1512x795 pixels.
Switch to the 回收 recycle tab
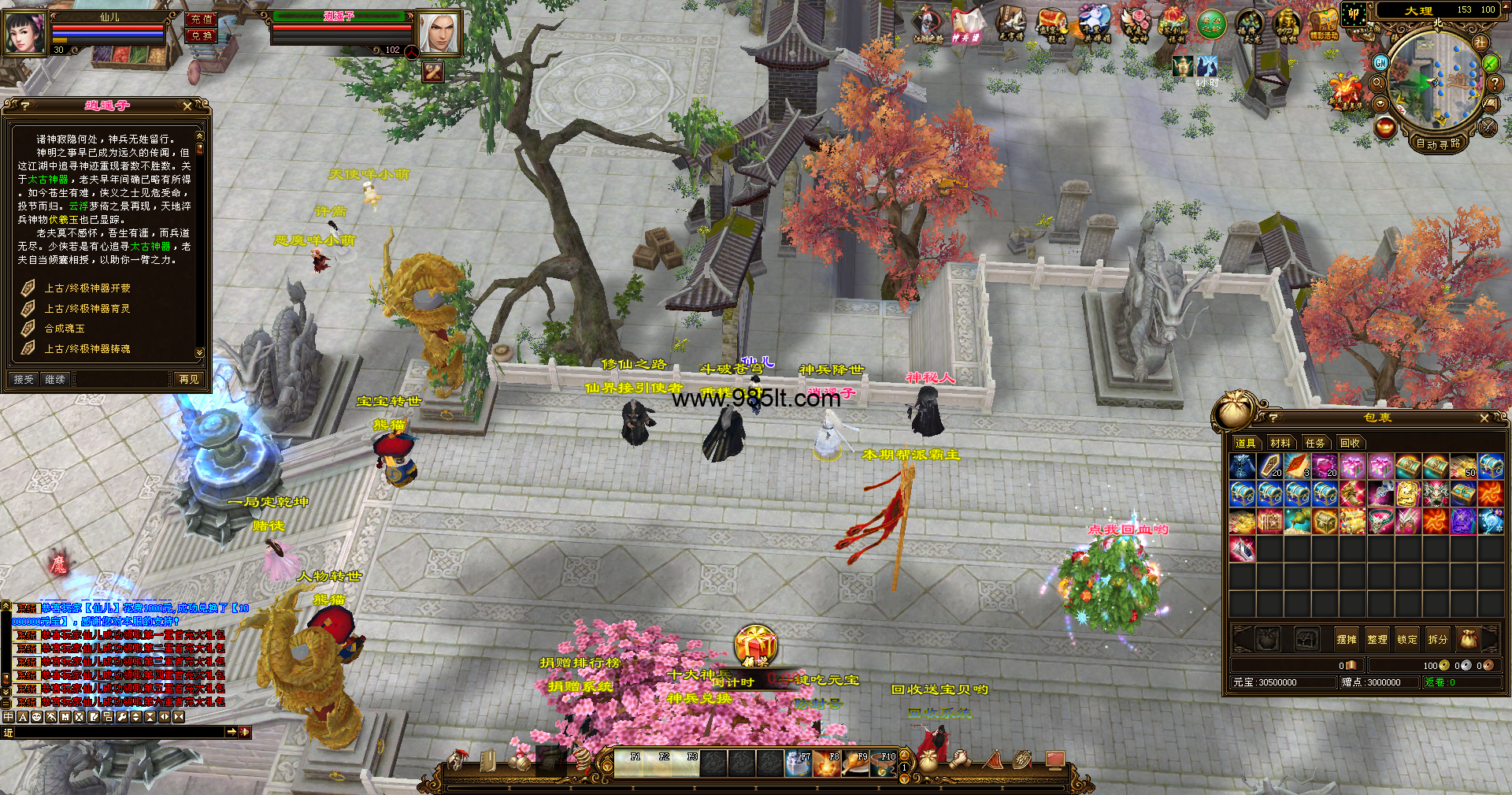[1350, 443]
